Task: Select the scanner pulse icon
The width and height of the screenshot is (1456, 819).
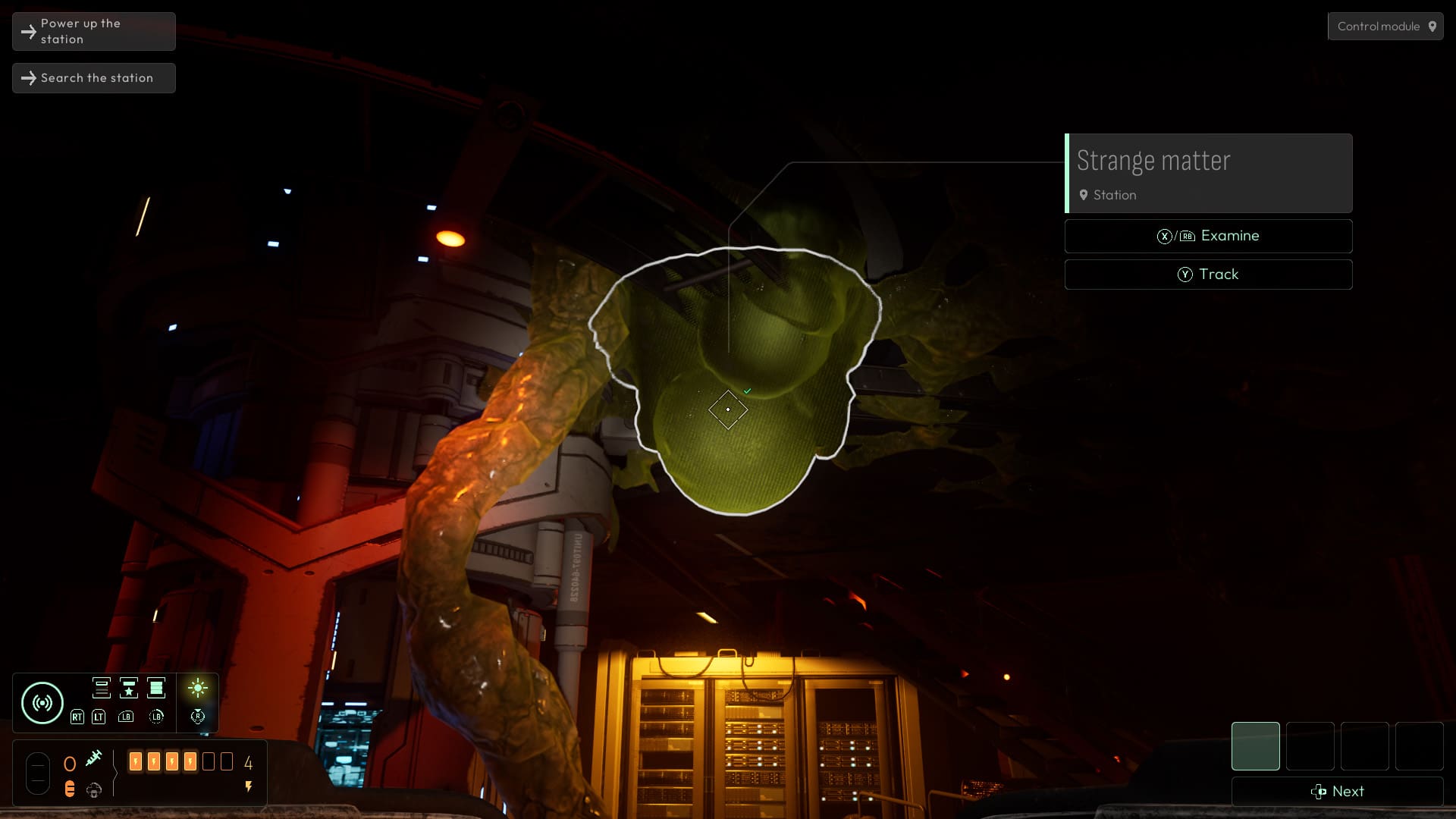Action: [42, 702]
